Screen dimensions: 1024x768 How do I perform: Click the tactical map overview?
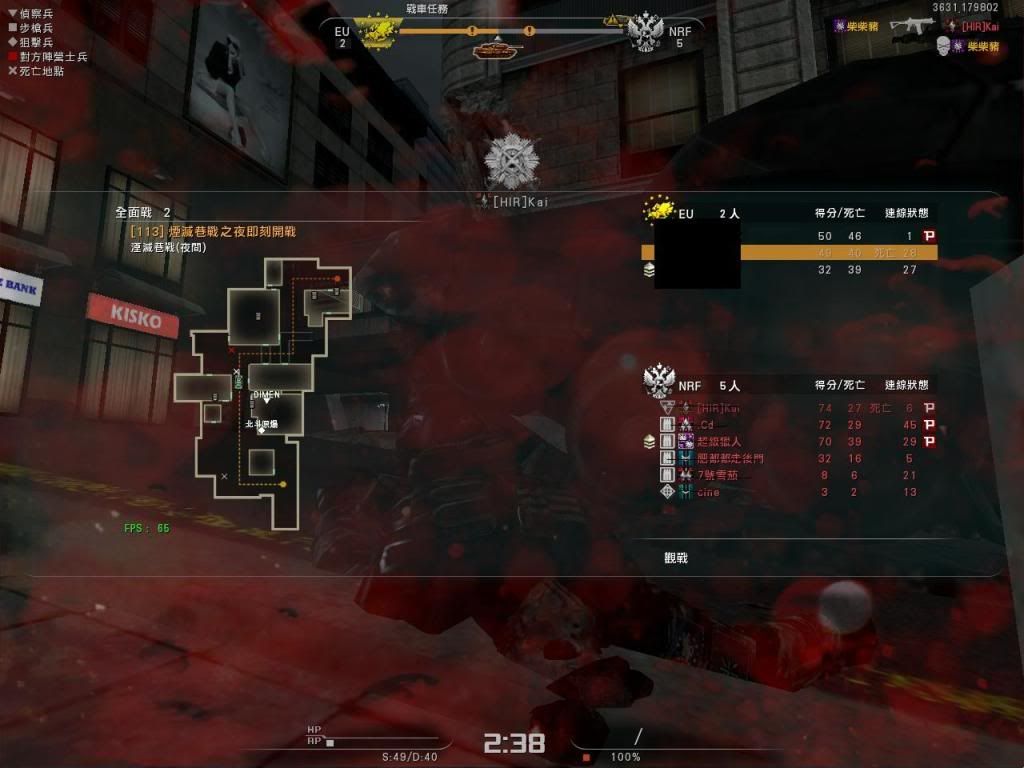pyautogui.click(x=250, y=390)
